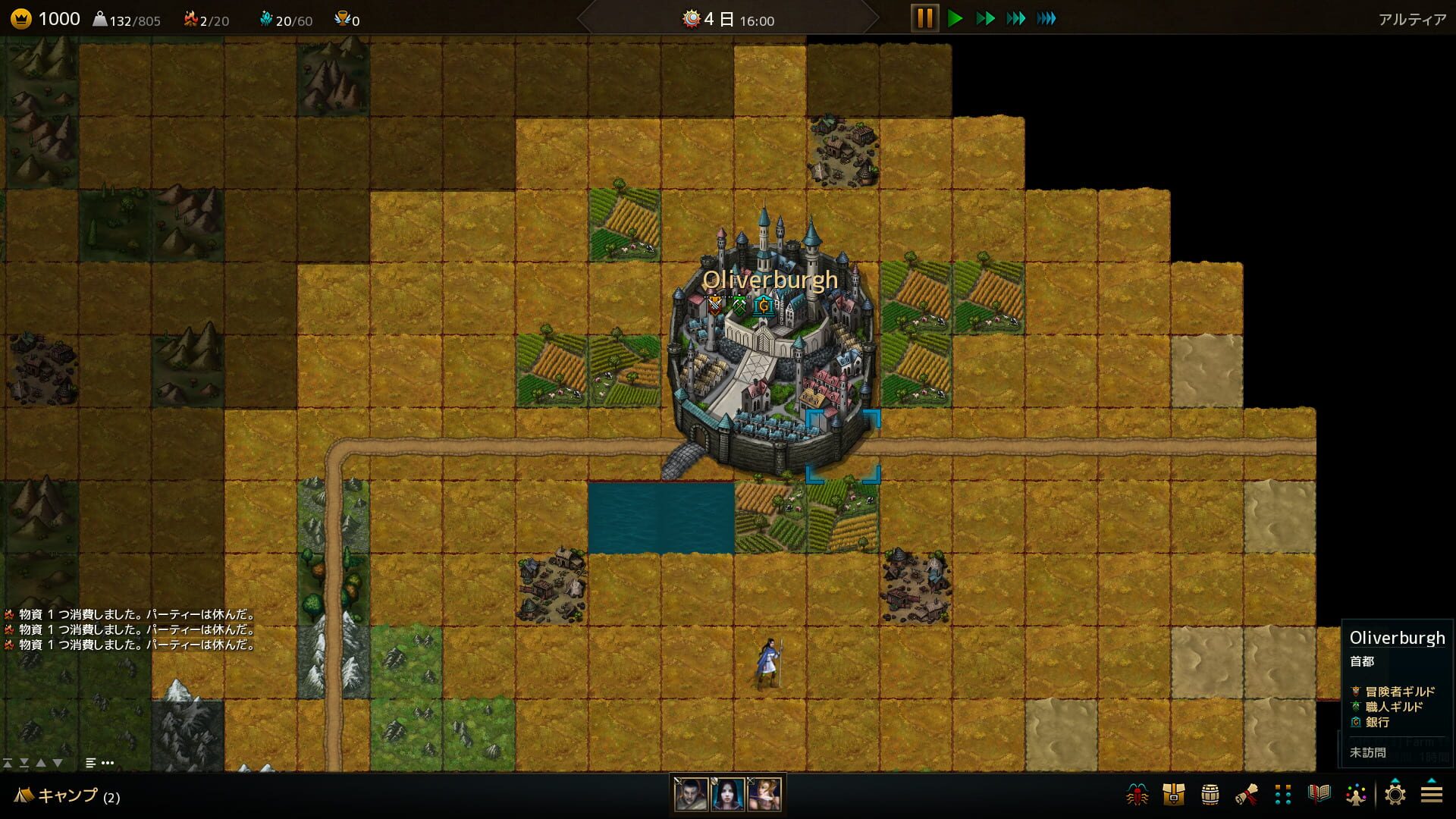Open the three-bar hamburger menu
The width and height of the screenshot is (1456, 819).
tap(1432, 795)
